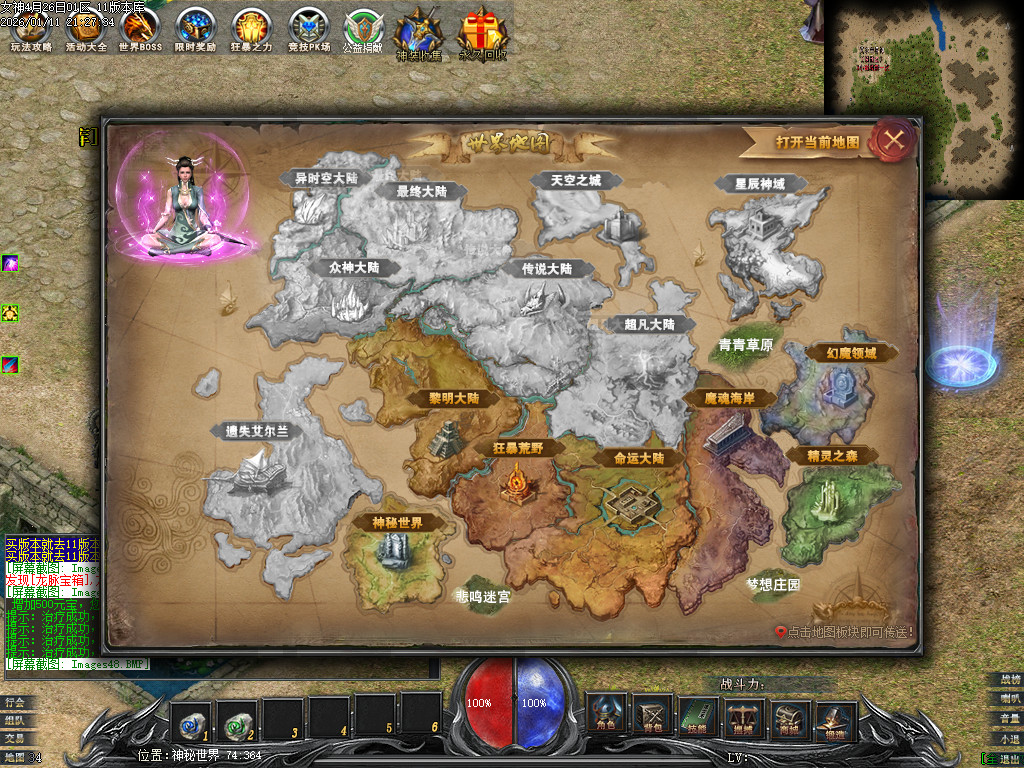The height and width of the screenshot is (768, 1024).
Task: Select the 精灵之森 region
Action: click(829, 456)
